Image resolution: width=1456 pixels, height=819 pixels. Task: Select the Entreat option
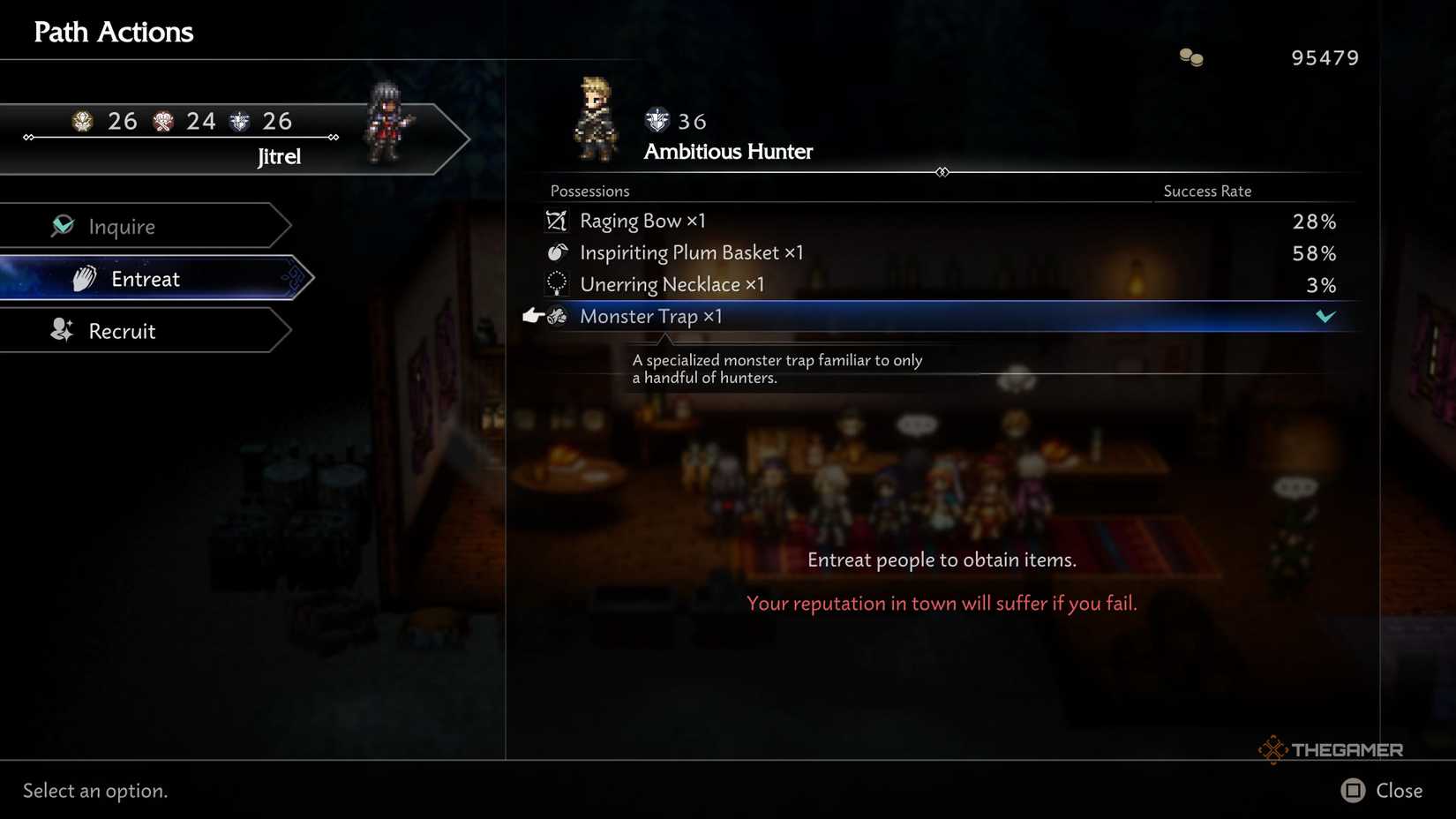click(146, 278)
